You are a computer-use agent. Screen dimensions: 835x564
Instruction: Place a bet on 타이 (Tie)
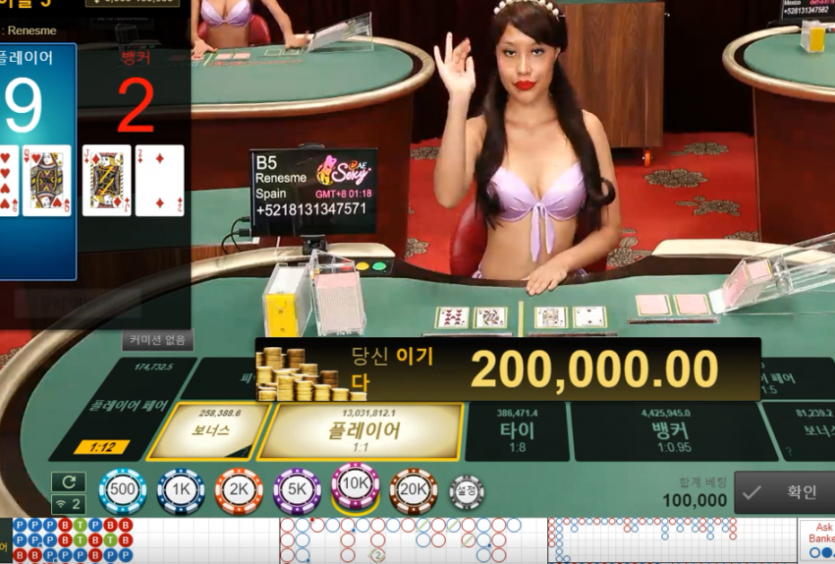pyautogui.click(x=517, y=431)
